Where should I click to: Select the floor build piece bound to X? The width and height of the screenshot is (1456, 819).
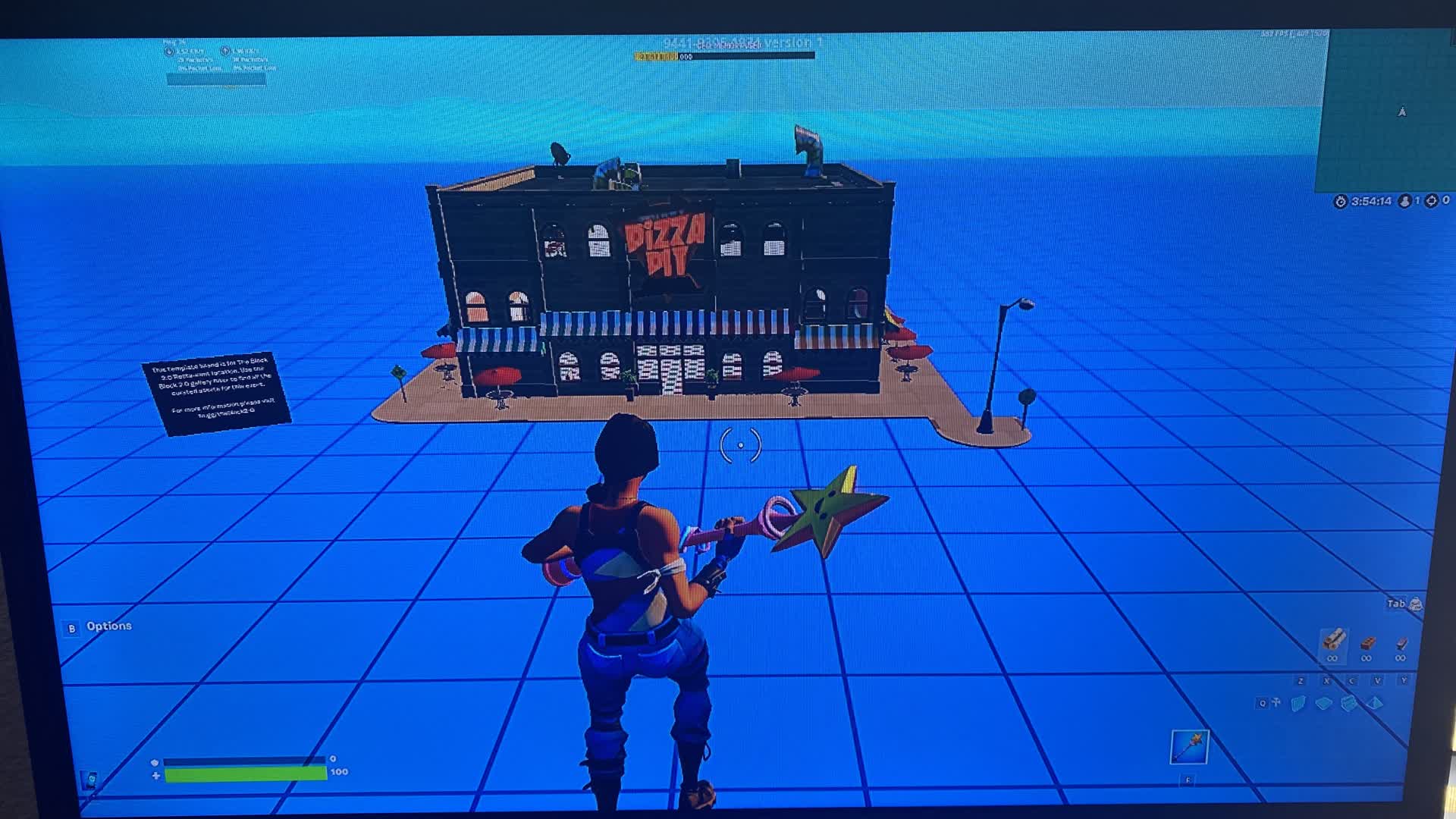coord(1325,704)
